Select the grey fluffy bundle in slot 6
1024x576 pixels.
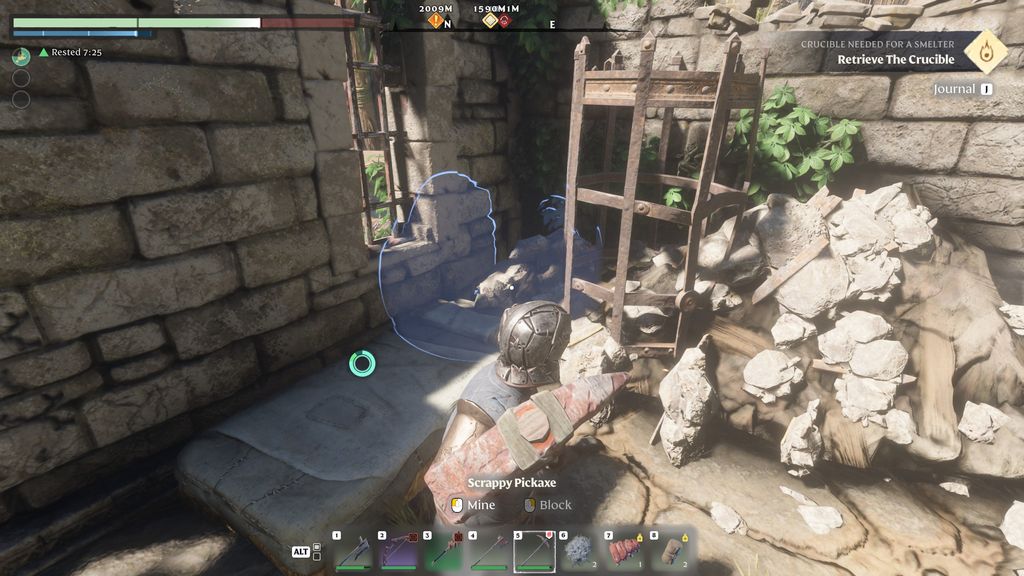click(x=579, y=551)
